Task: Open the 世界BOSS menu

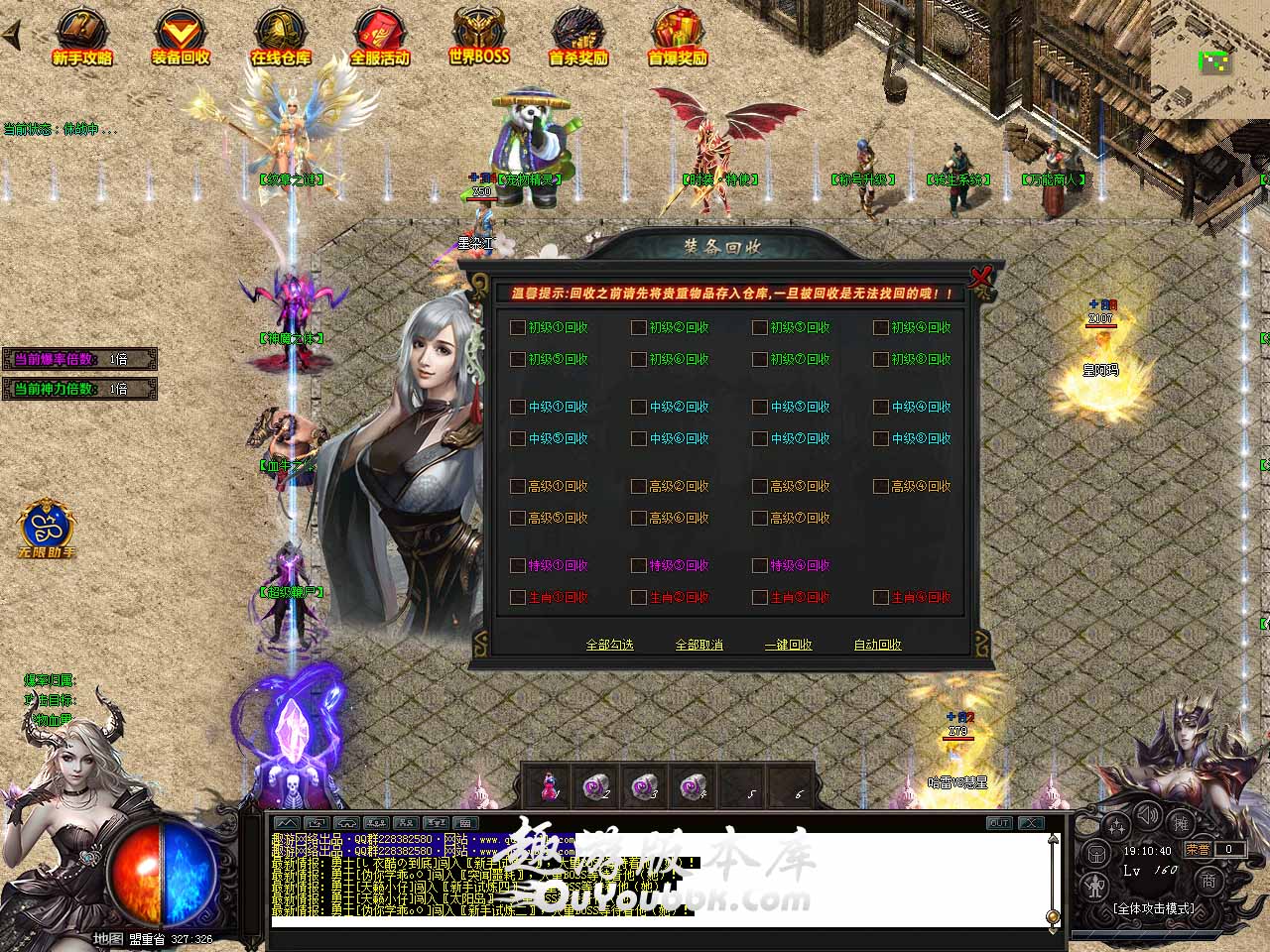Action: 478,38
